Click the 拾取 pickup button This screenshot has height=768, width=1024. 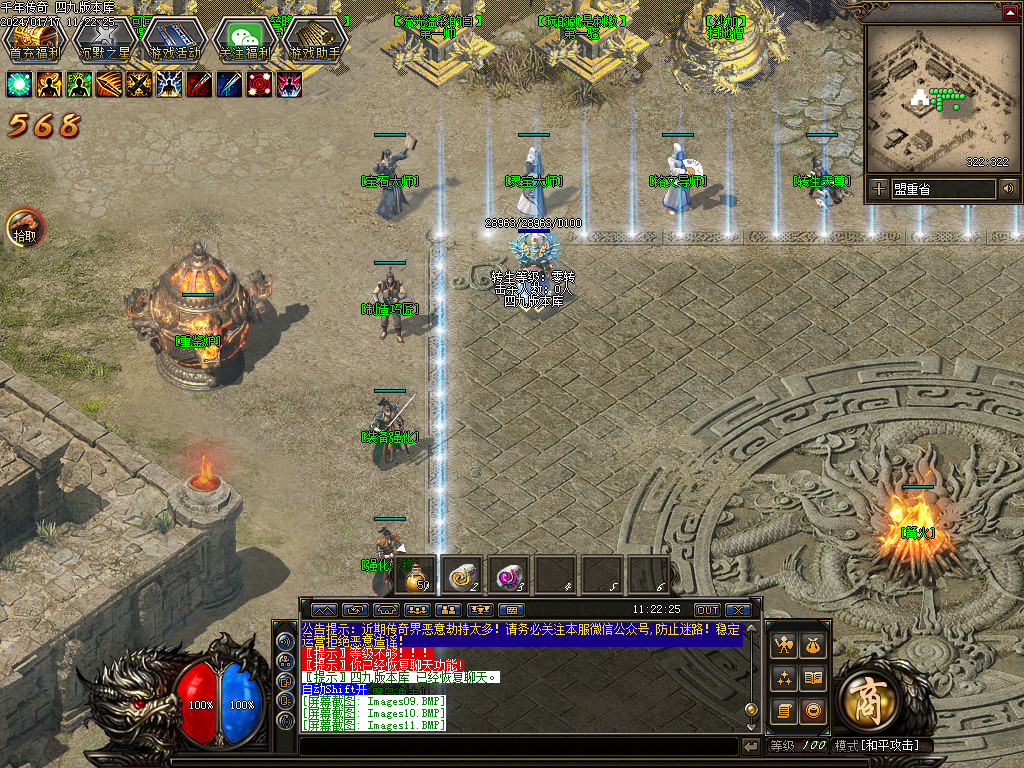pos(24,227)
